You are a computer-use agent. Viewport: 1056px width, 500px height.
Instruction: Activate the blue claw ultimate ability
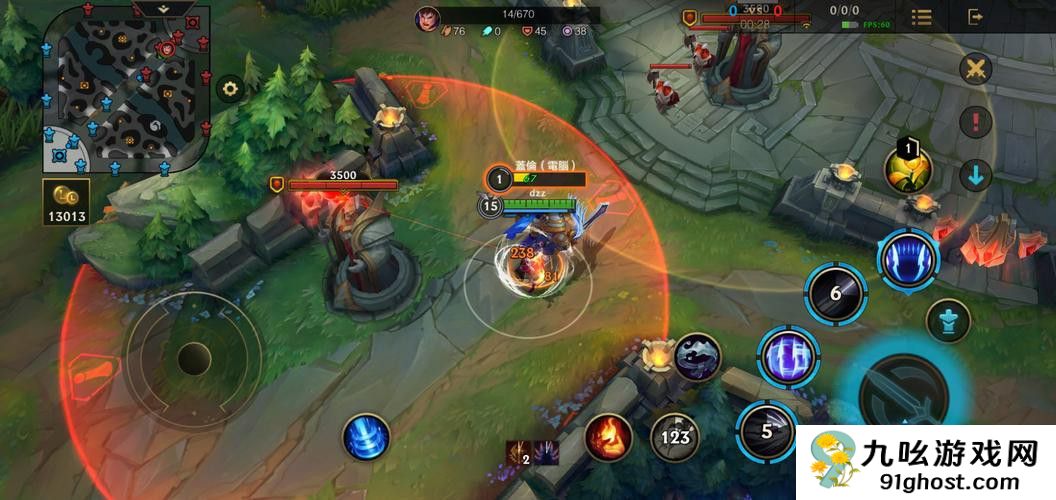[x=908, y=257]
